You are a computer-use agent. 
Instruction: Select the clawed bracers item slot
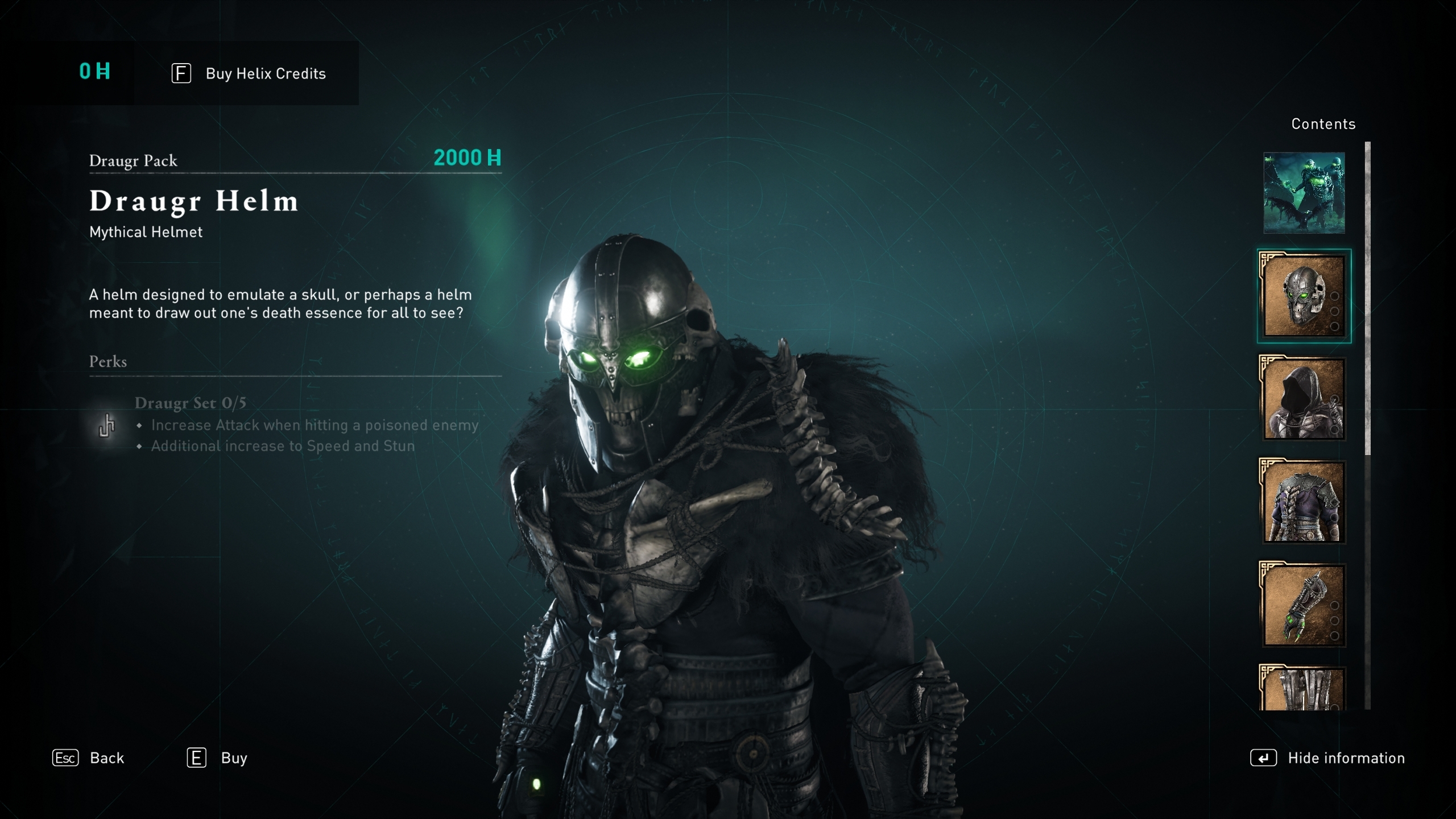tap(1304, 605)
